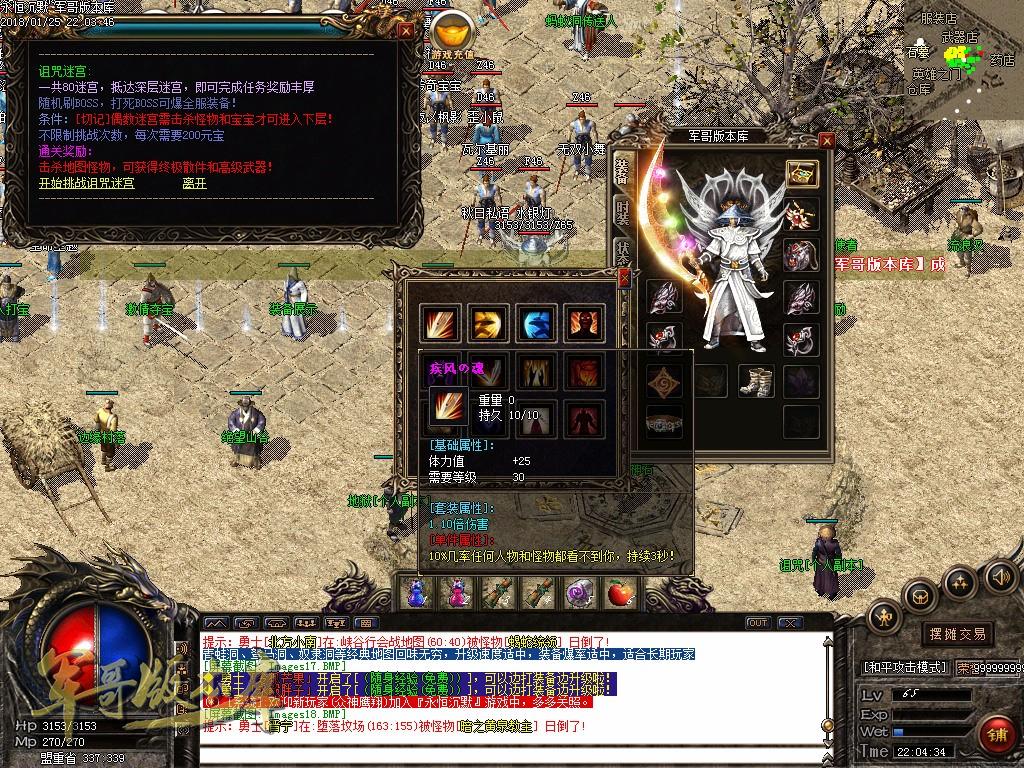This screenshot has width=1024, height=768.
Task: Start the cursed maze challenge link
Action: pos(87,183)
